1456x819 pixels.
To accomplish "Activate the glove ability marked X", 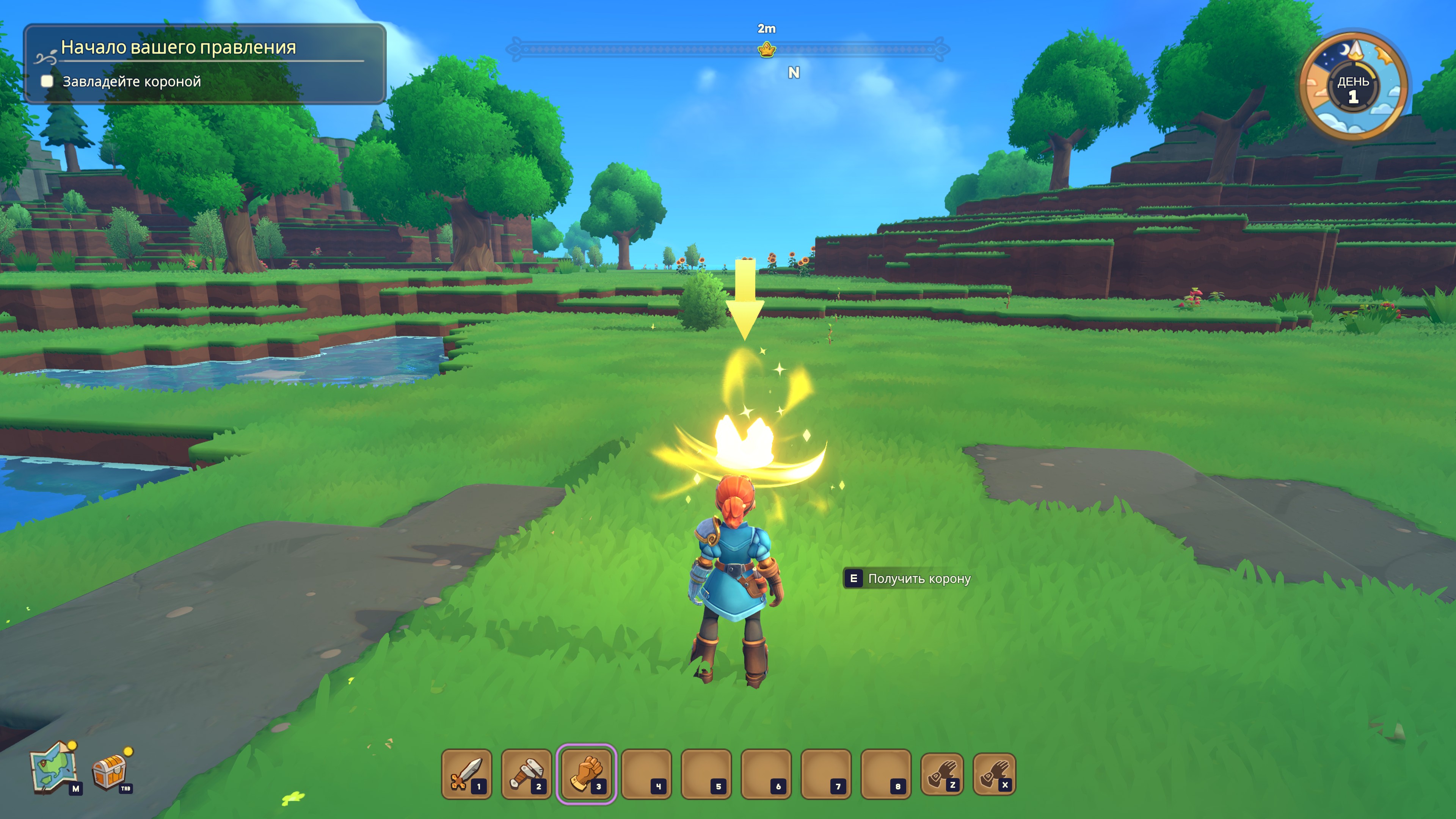I will tap(994, 773).
